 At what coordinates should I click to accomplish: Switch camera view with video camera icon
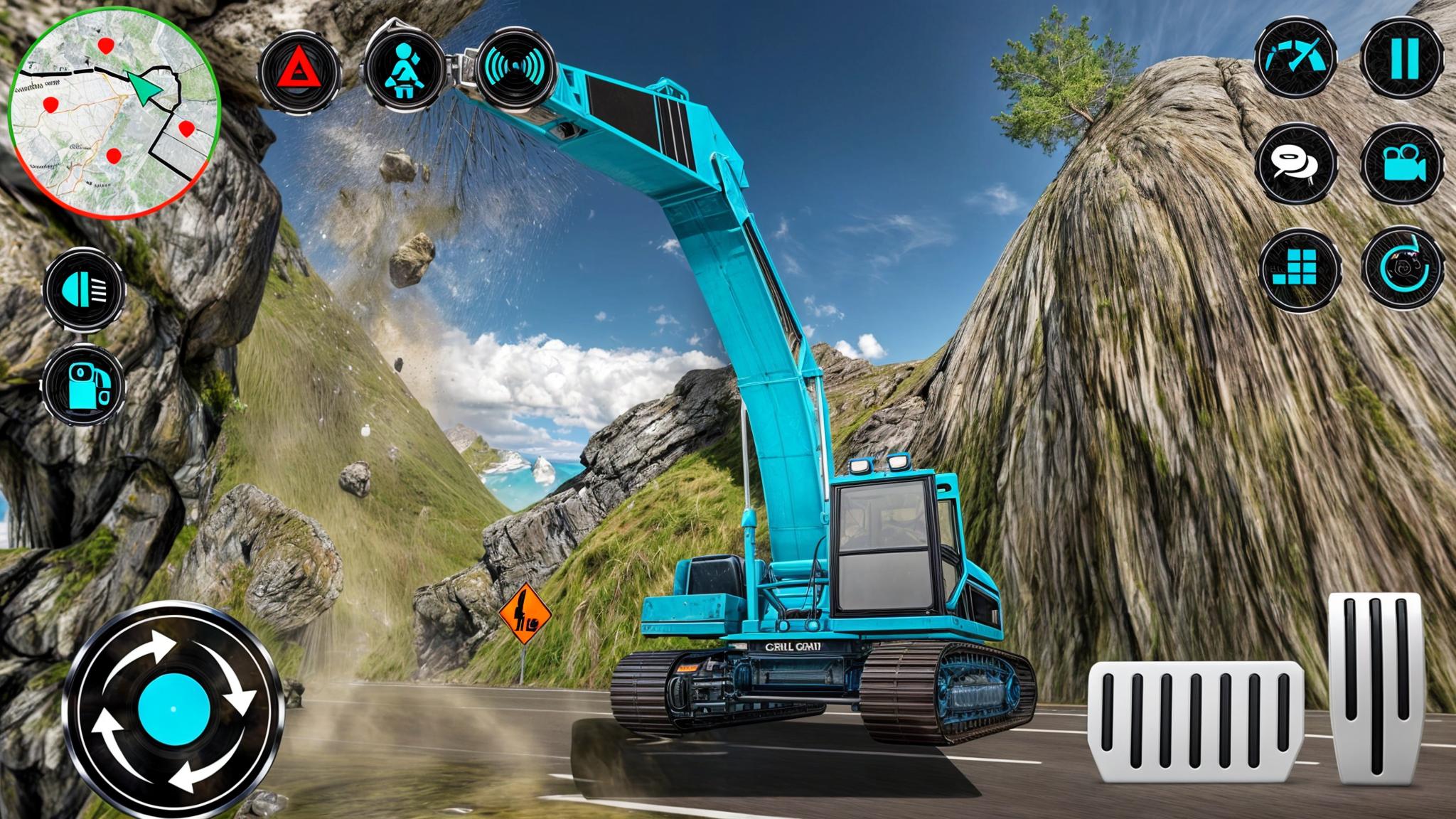1403,164
